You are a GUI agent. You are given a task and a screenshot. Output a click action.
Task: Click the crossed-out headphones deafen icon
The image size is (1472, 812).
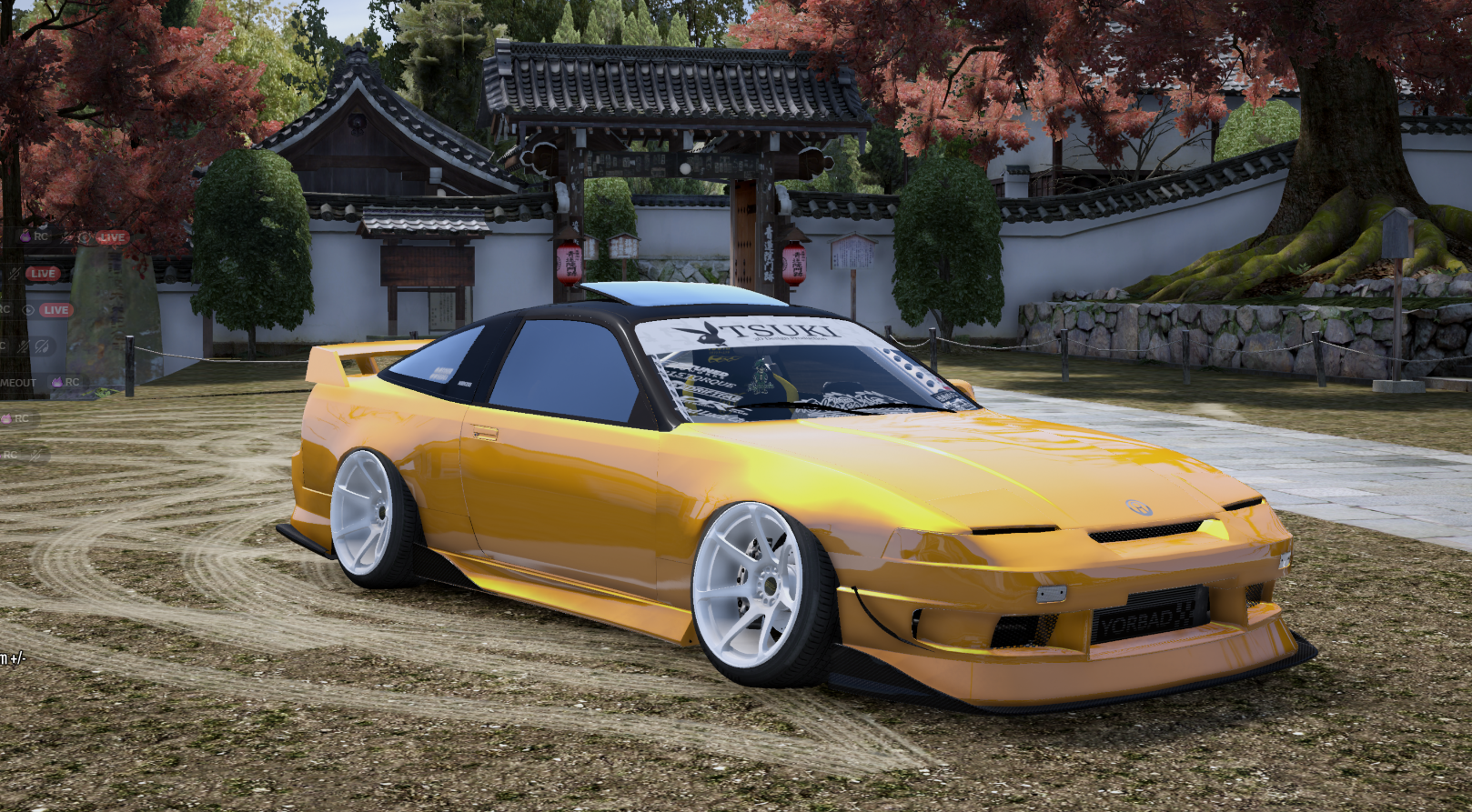[x=44, y=346]
